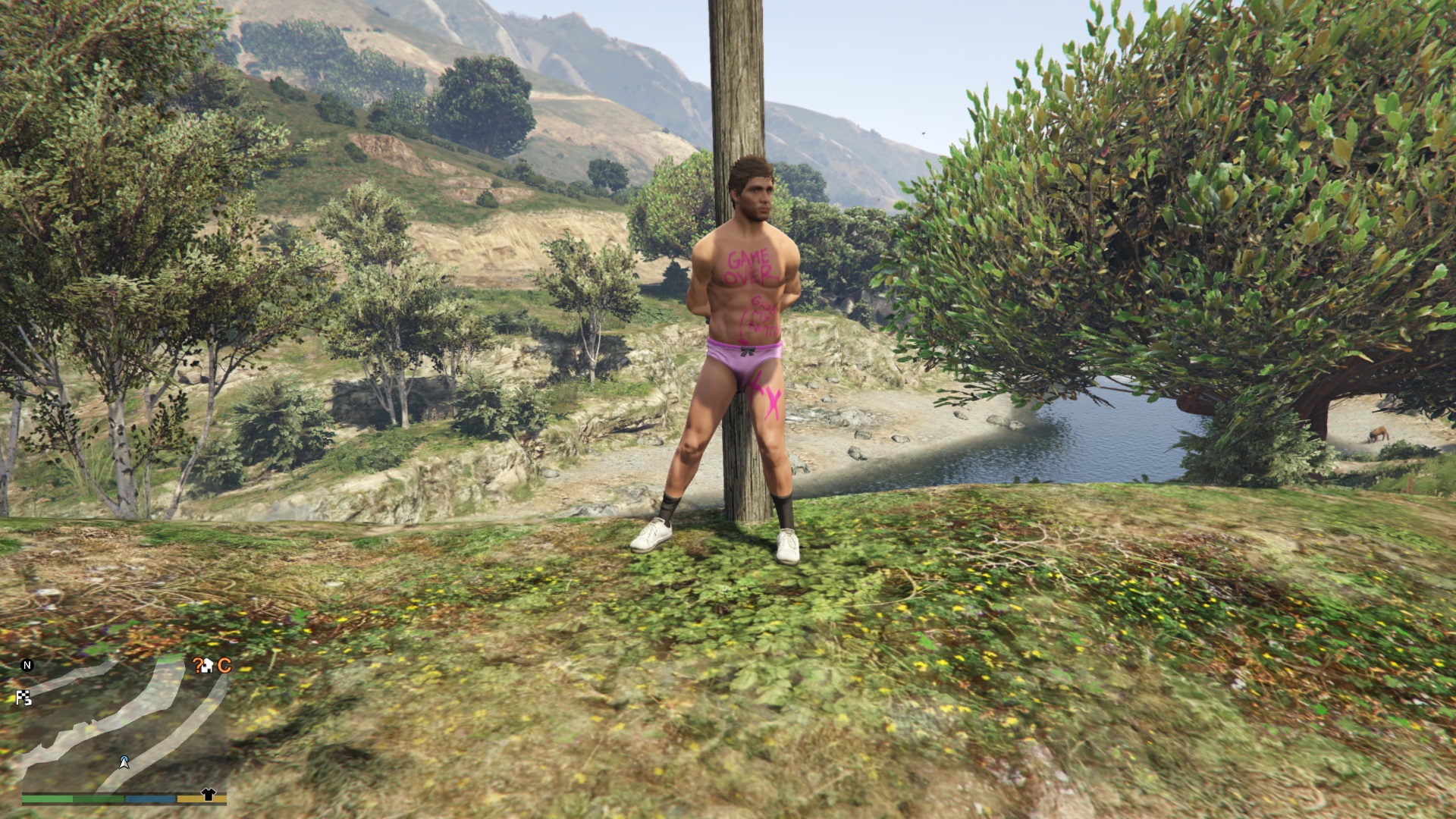
Task: Select the player arrow on the minimap
Action: click(x=124, y=764)
